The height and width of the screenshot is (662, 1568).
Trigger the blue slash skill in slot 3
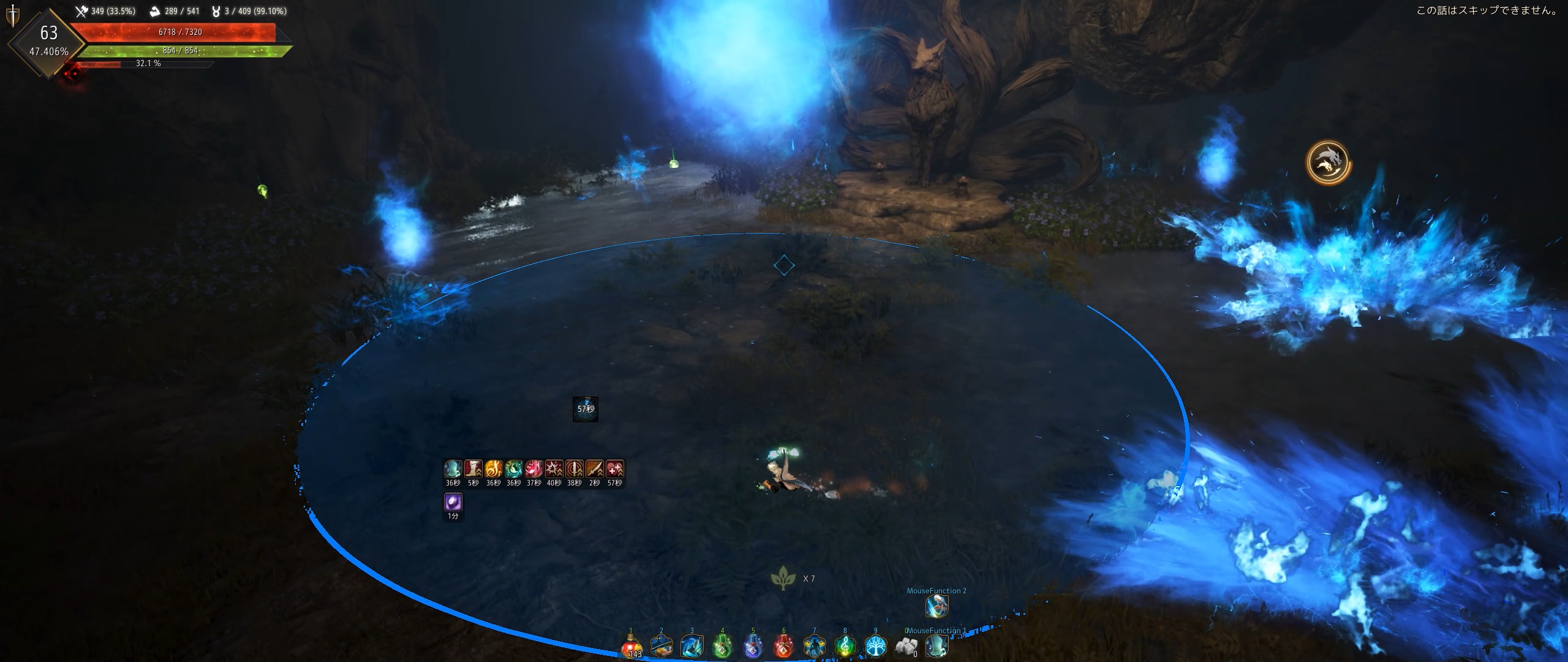pos(692,646)
